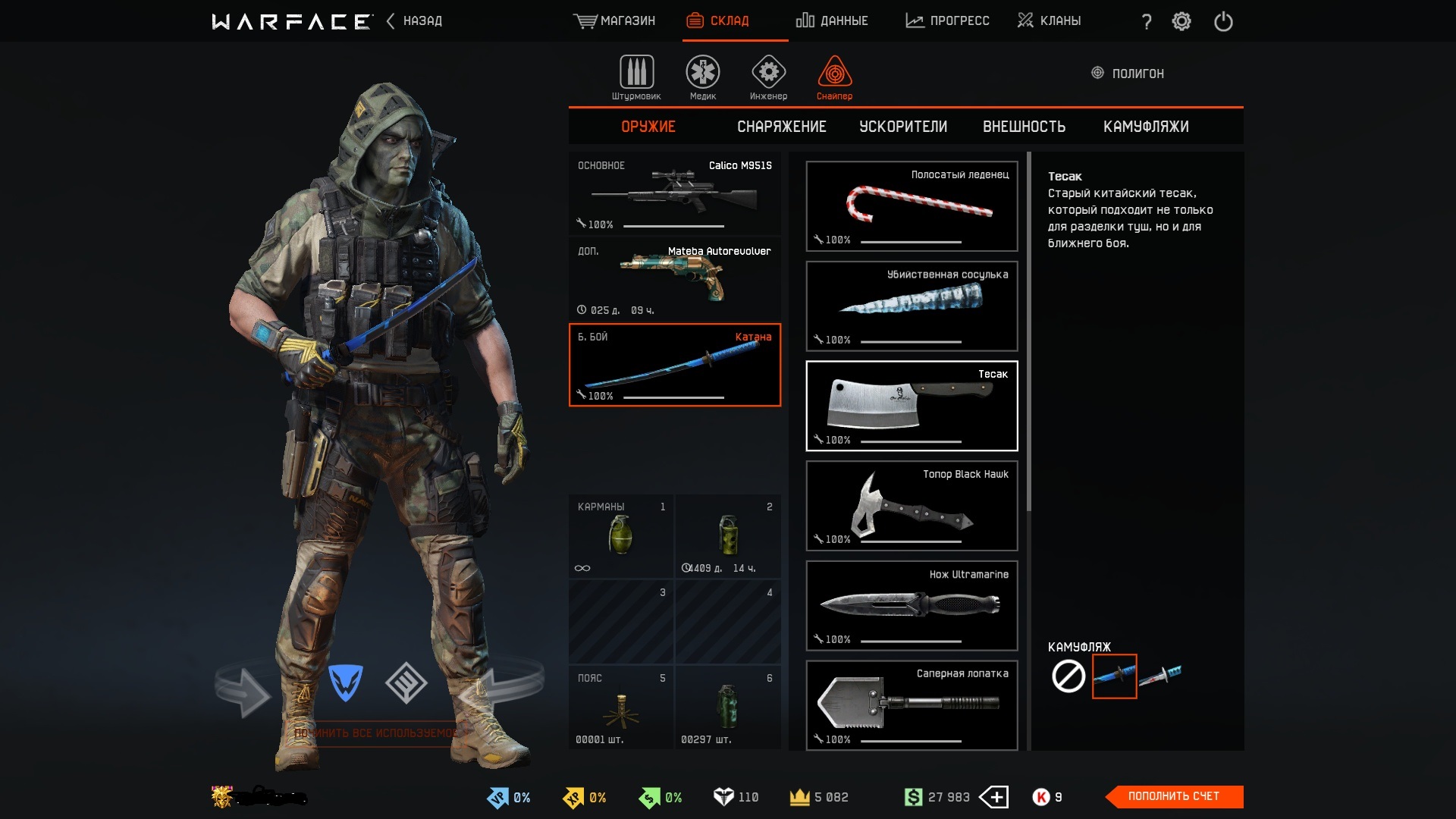Open the Кланы menu
The width and height of the screenshot is (1456, 819).
coord(1049,20)
